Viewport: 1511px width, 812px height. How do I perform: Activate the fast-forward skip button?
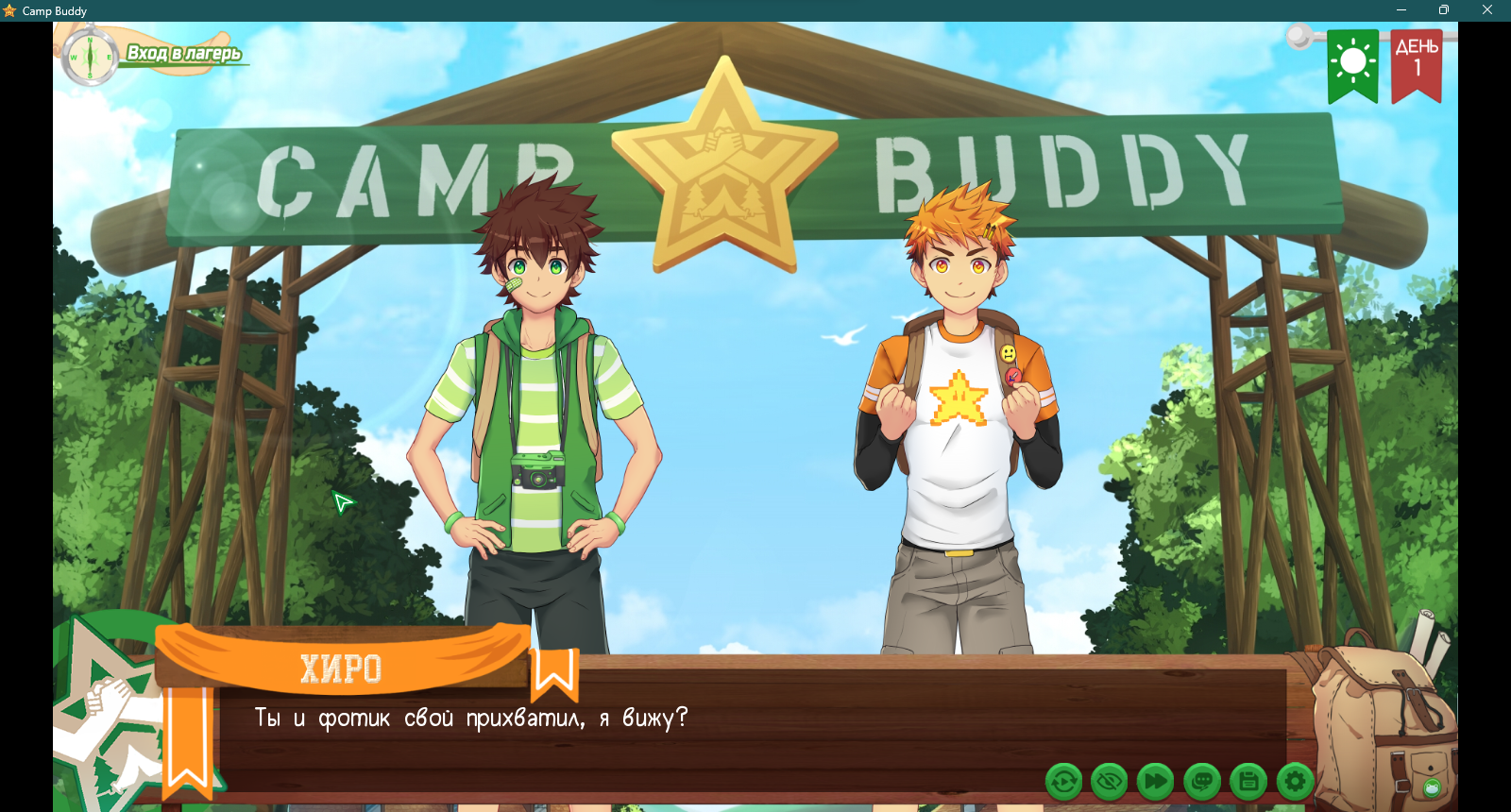(1155, 782)
